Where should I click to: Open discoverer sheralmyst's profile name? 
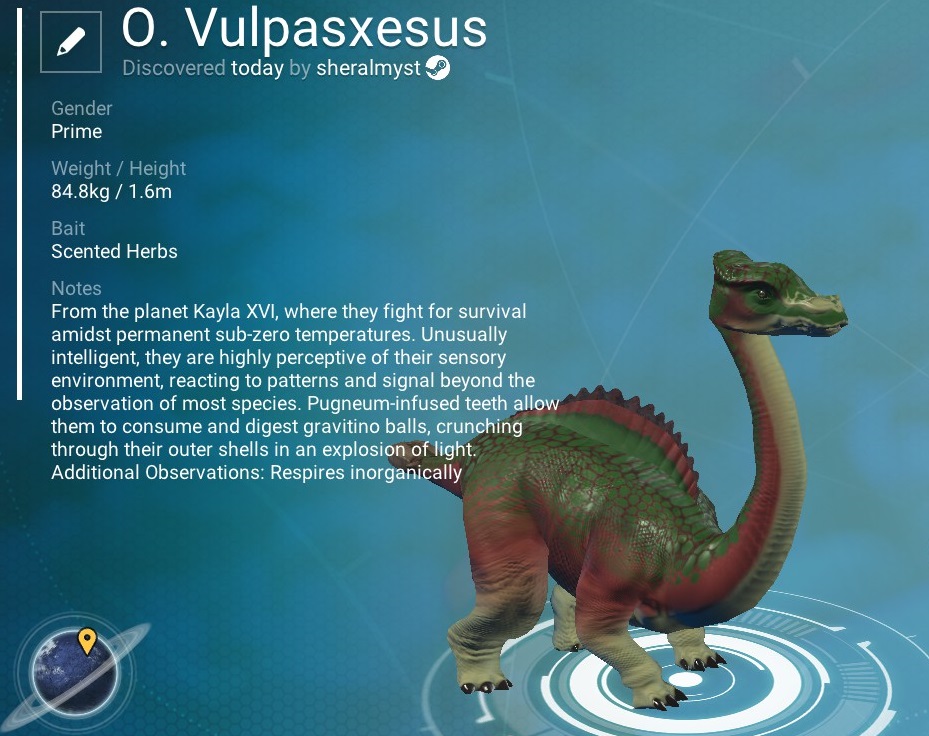[x=368, y=69]
